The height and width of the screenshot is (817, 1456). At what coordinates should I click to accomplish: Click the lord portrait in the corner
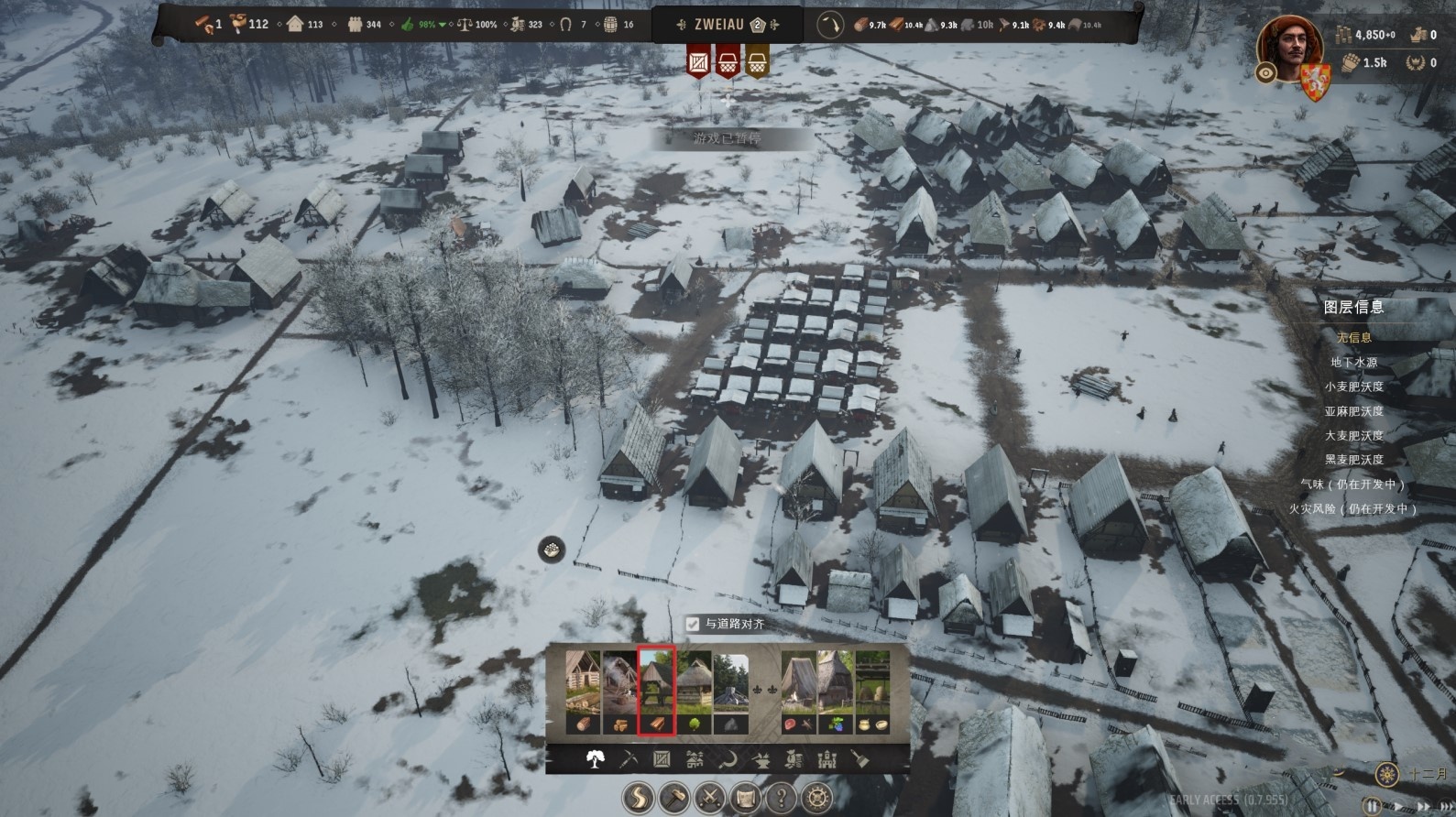(x=1290, y=48)
